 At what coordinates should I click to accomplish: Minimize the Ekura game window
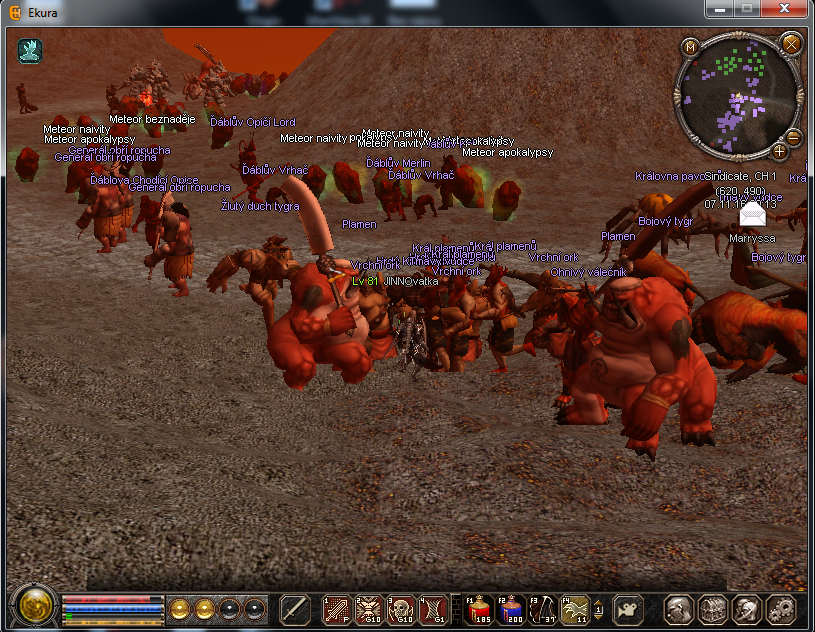[720, 9]
